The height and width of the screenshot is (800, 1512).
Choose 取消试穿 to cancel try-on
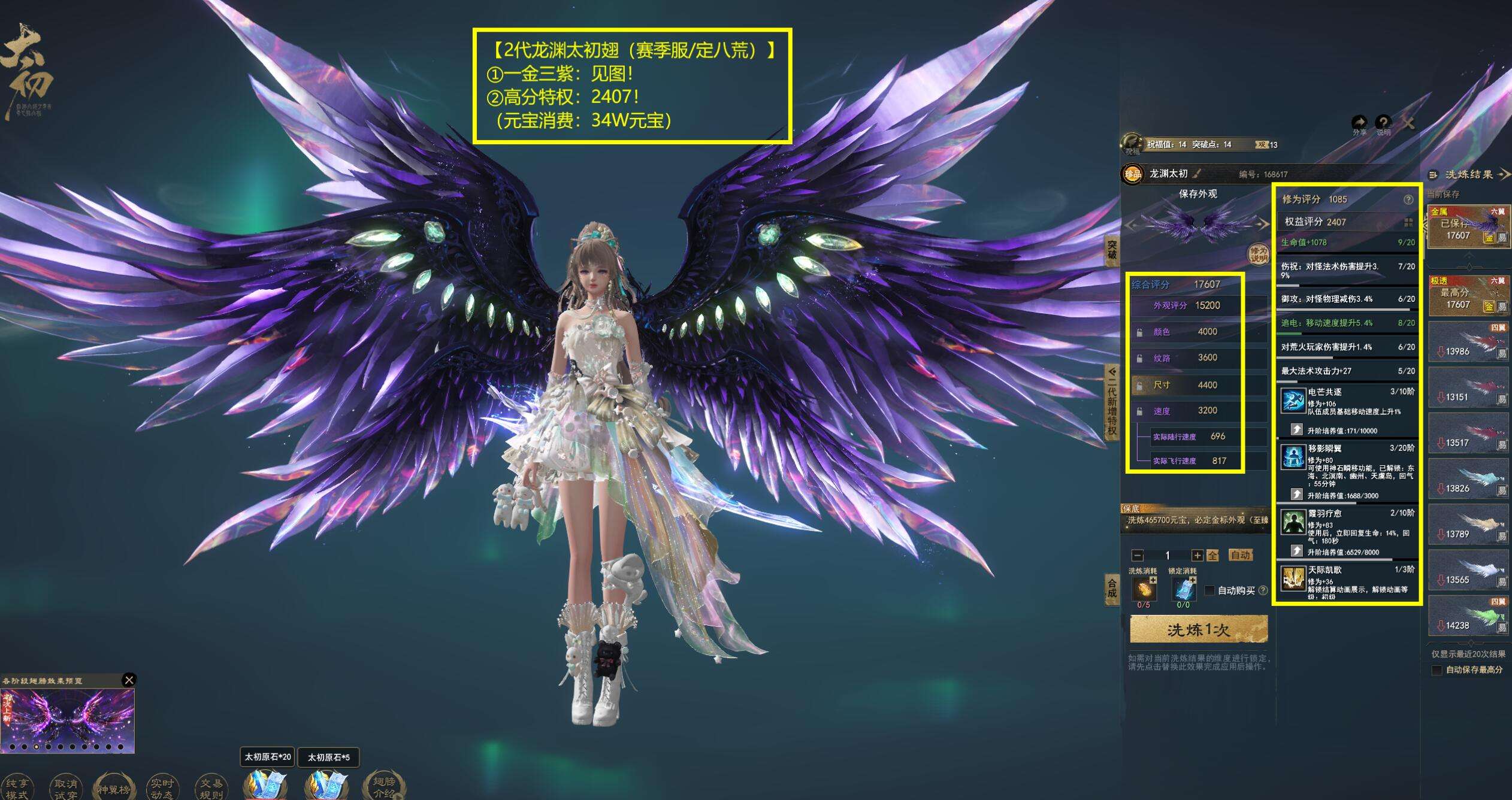tap(65, 787)
